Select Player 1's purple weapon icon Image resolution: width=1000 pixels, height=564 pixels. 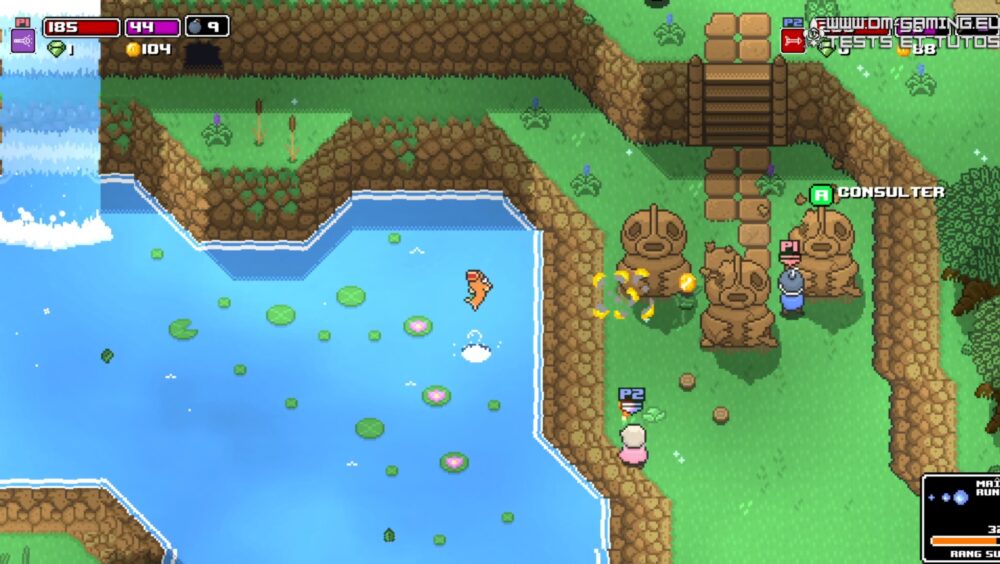click(x=23, y=41)
